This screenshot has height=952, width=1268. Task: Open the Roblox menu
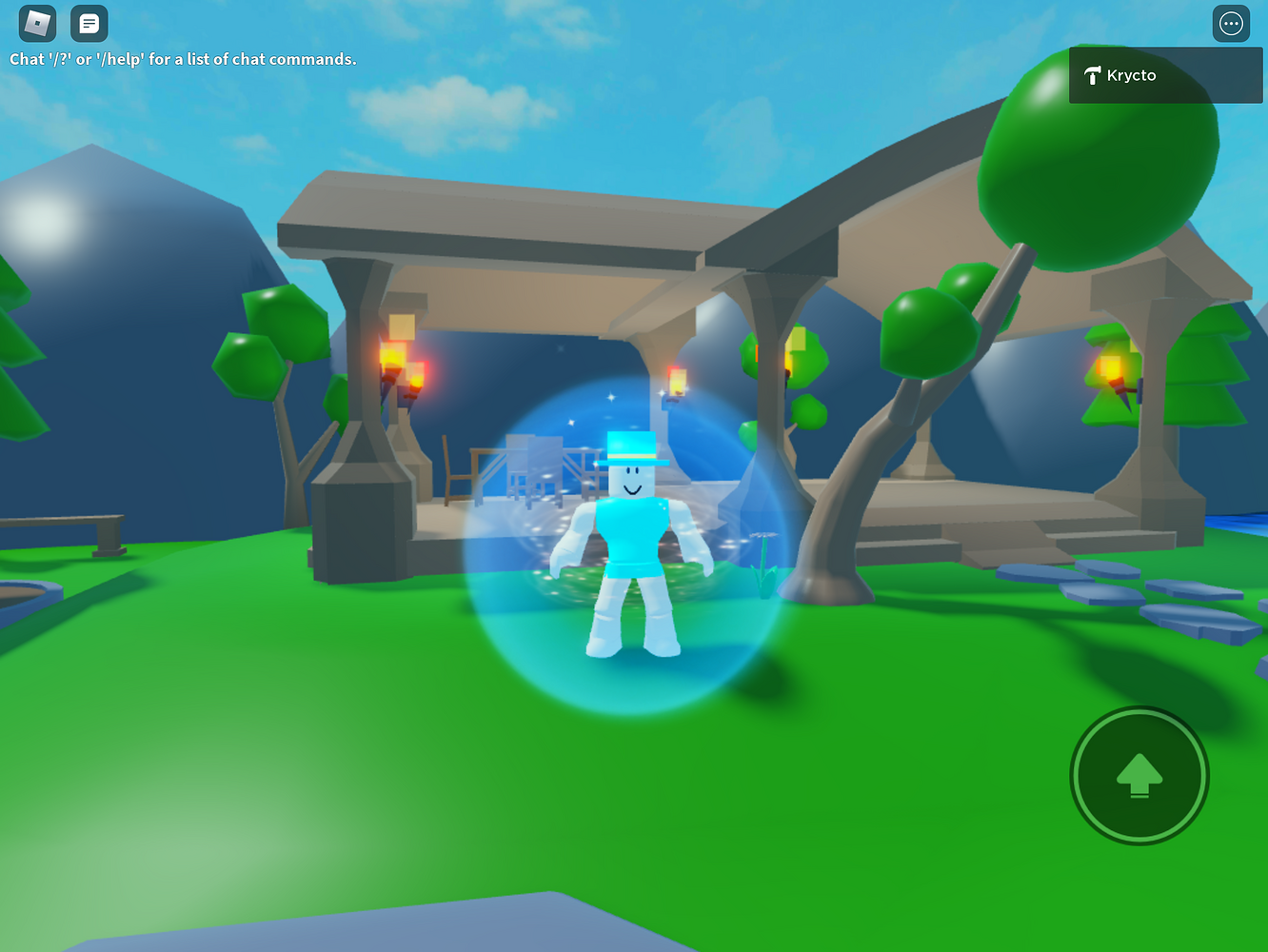[x=36, y=23]
